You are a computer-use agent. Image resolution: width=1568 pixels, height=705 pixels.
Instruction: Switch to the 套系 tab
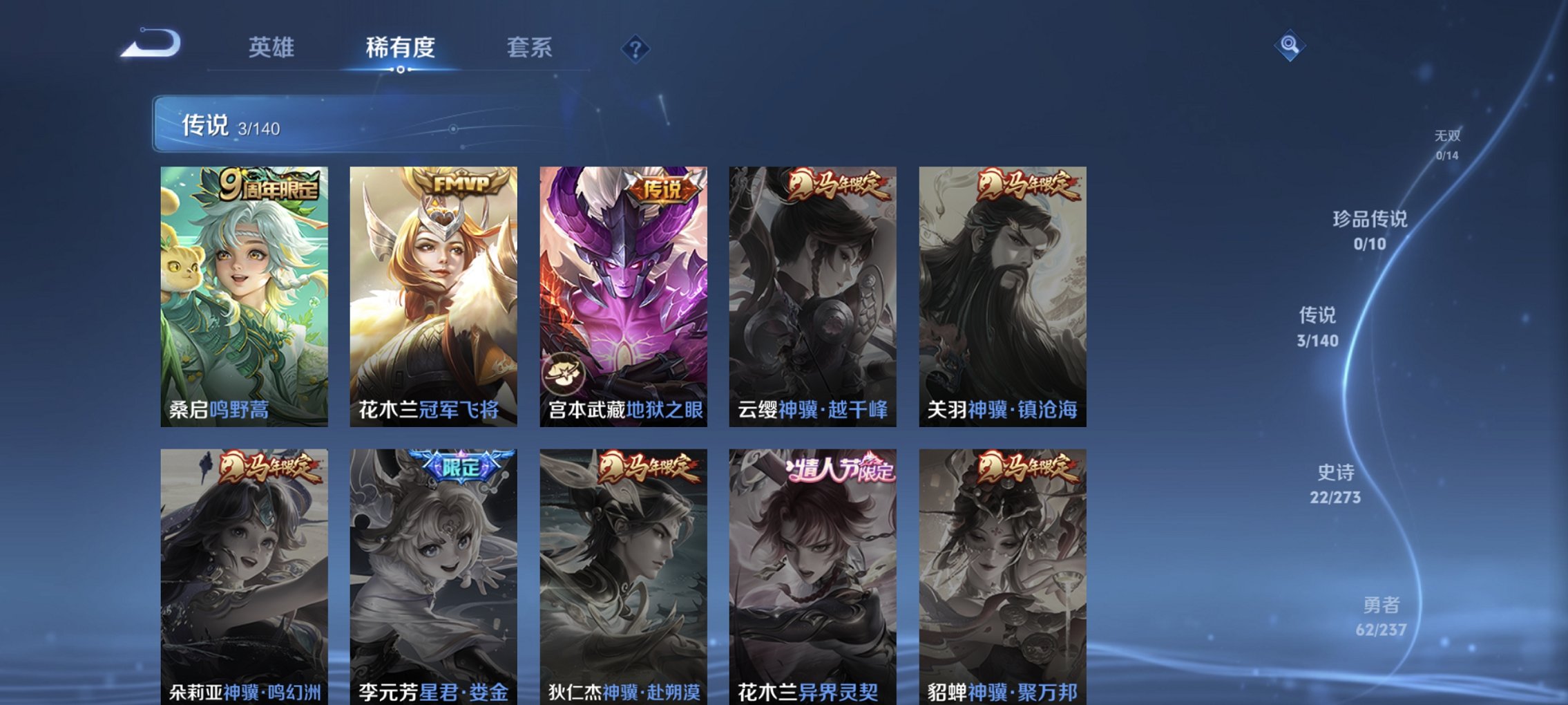click(x=528, y=46)
